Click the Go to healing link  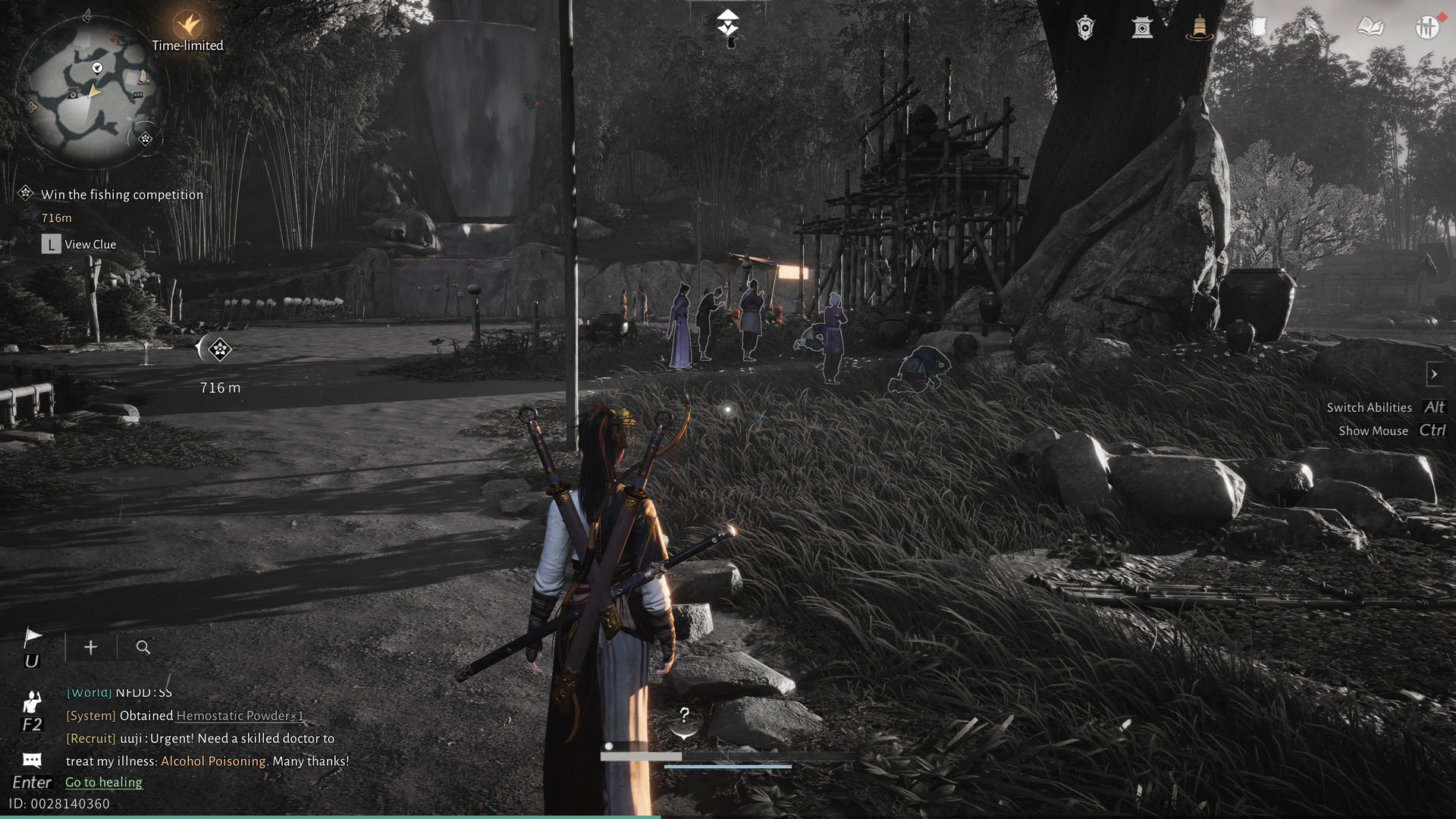pyautogui.click(x=103, y=782)
